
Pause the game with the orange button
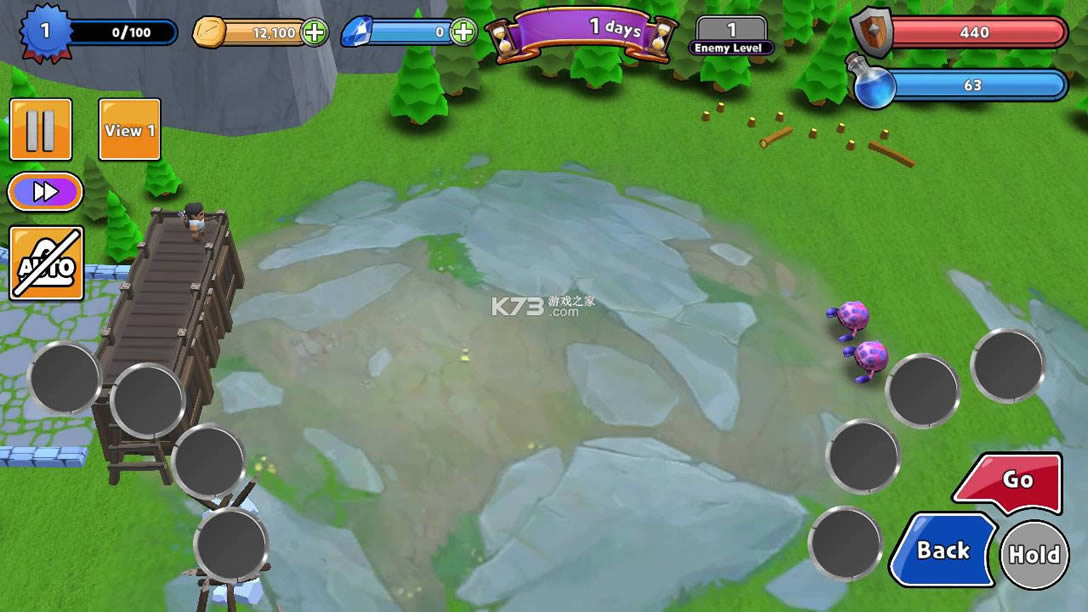coord(41,130)
